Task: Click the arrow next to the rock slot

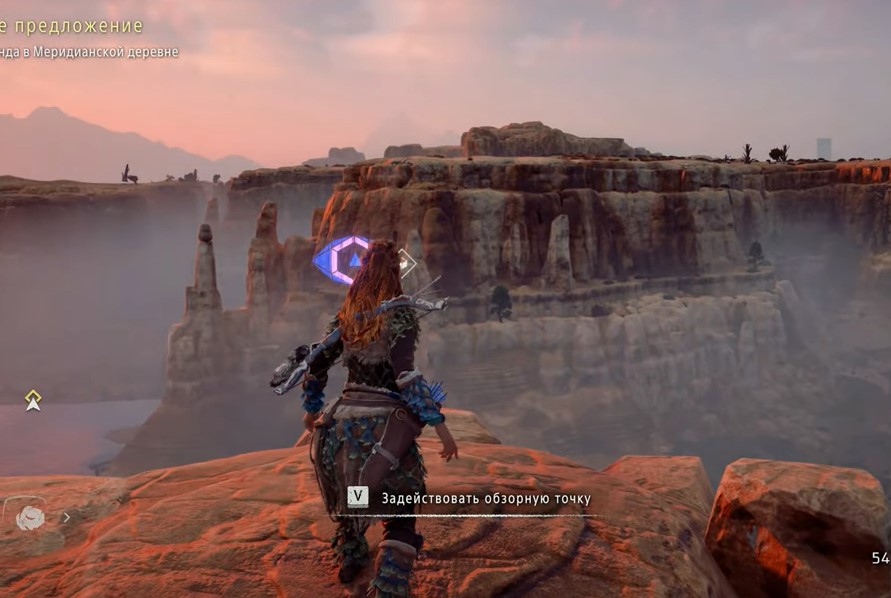Action: 67,518
